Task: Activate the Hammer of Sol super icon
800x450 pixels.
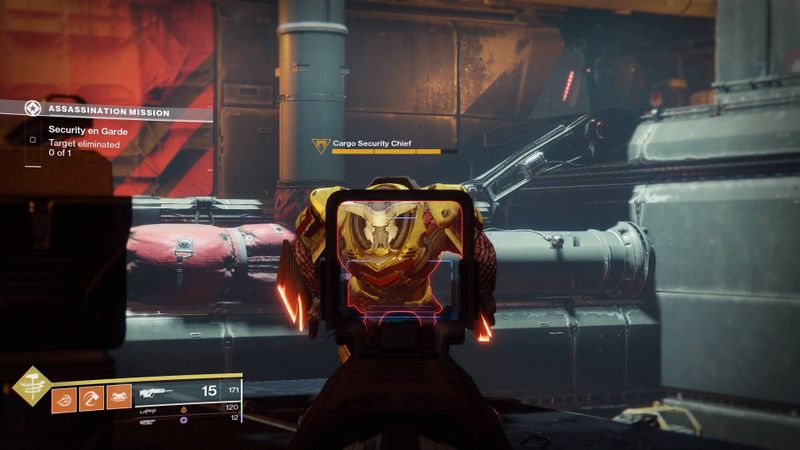Action: coord(31,387)
